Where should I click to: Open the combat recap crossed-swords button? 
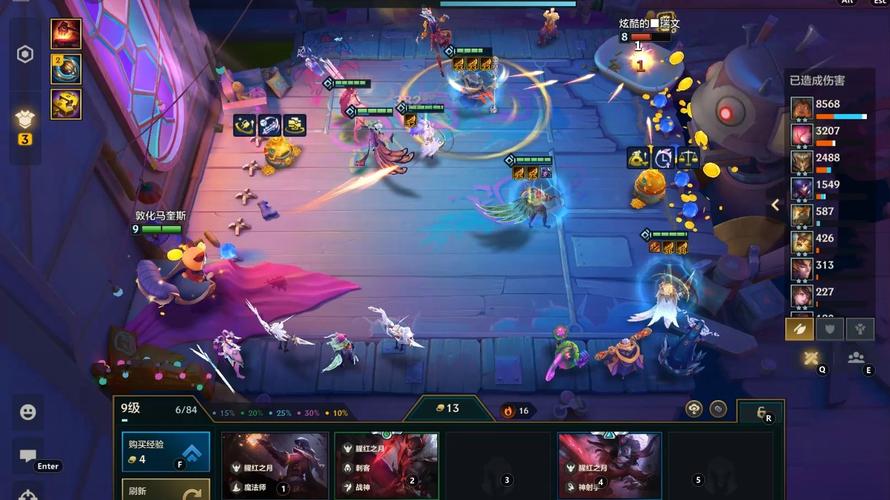(811, 358)
